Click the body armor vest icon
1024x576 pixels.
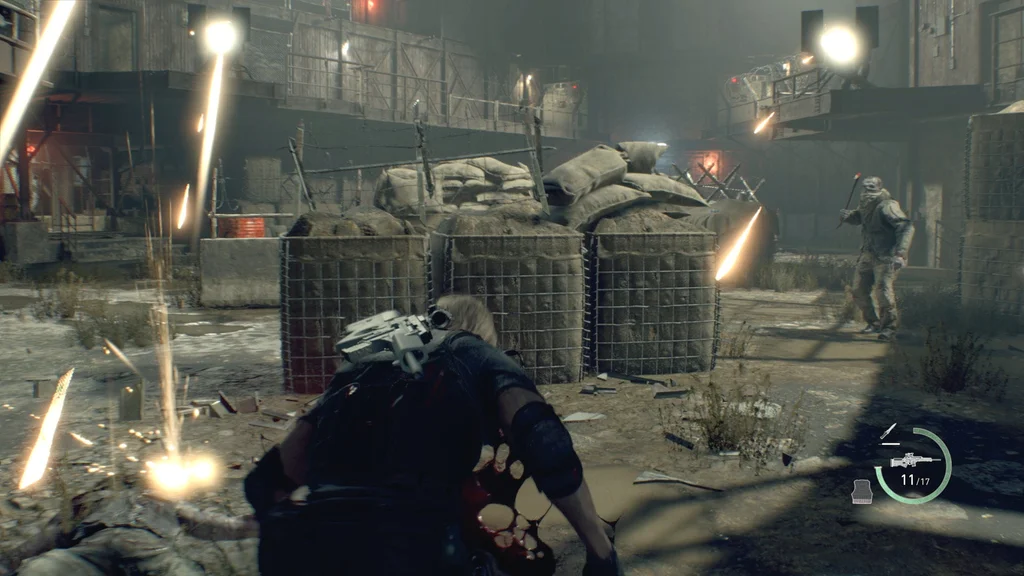pyautogui.click(x=862, y=490)
